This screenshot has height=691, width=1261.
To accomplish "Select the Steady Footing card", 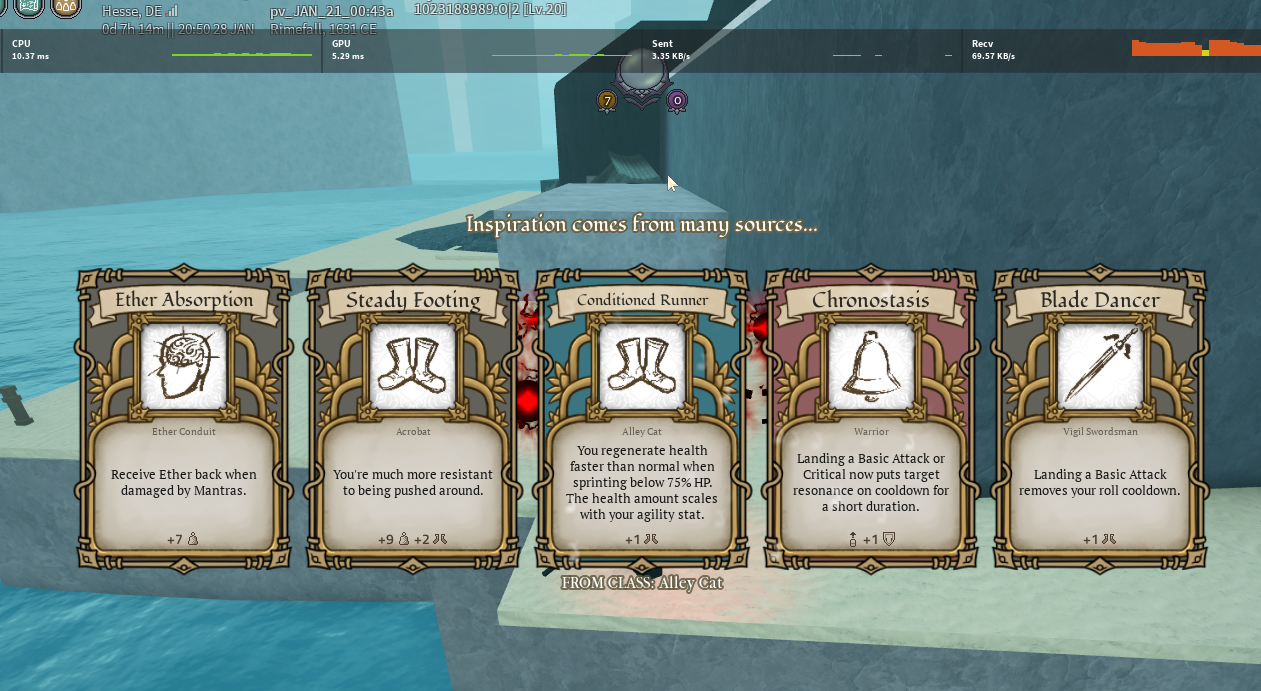I will coord(413,417).
